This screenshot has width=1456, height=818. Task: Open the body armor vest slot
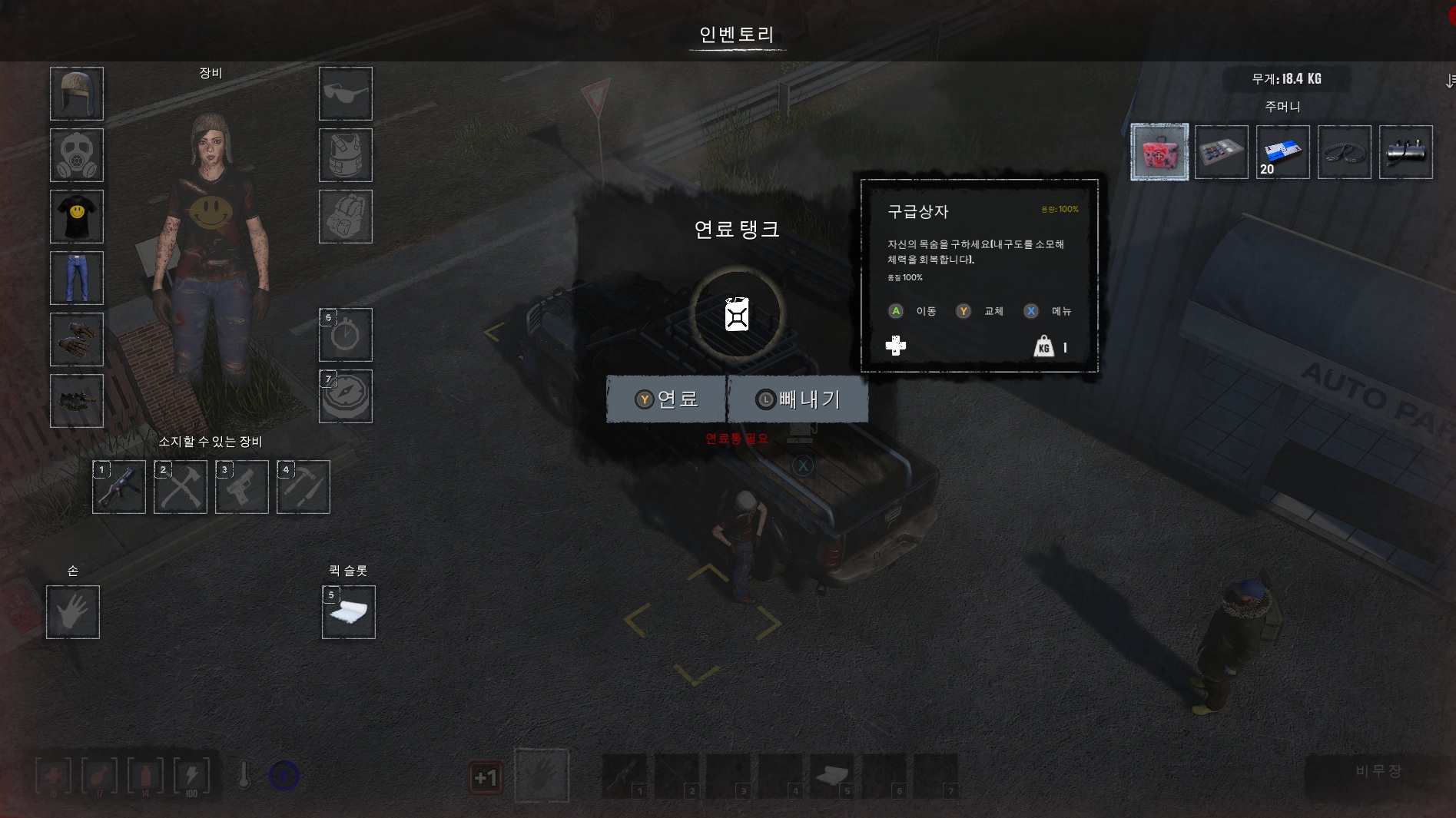[346, 155]
